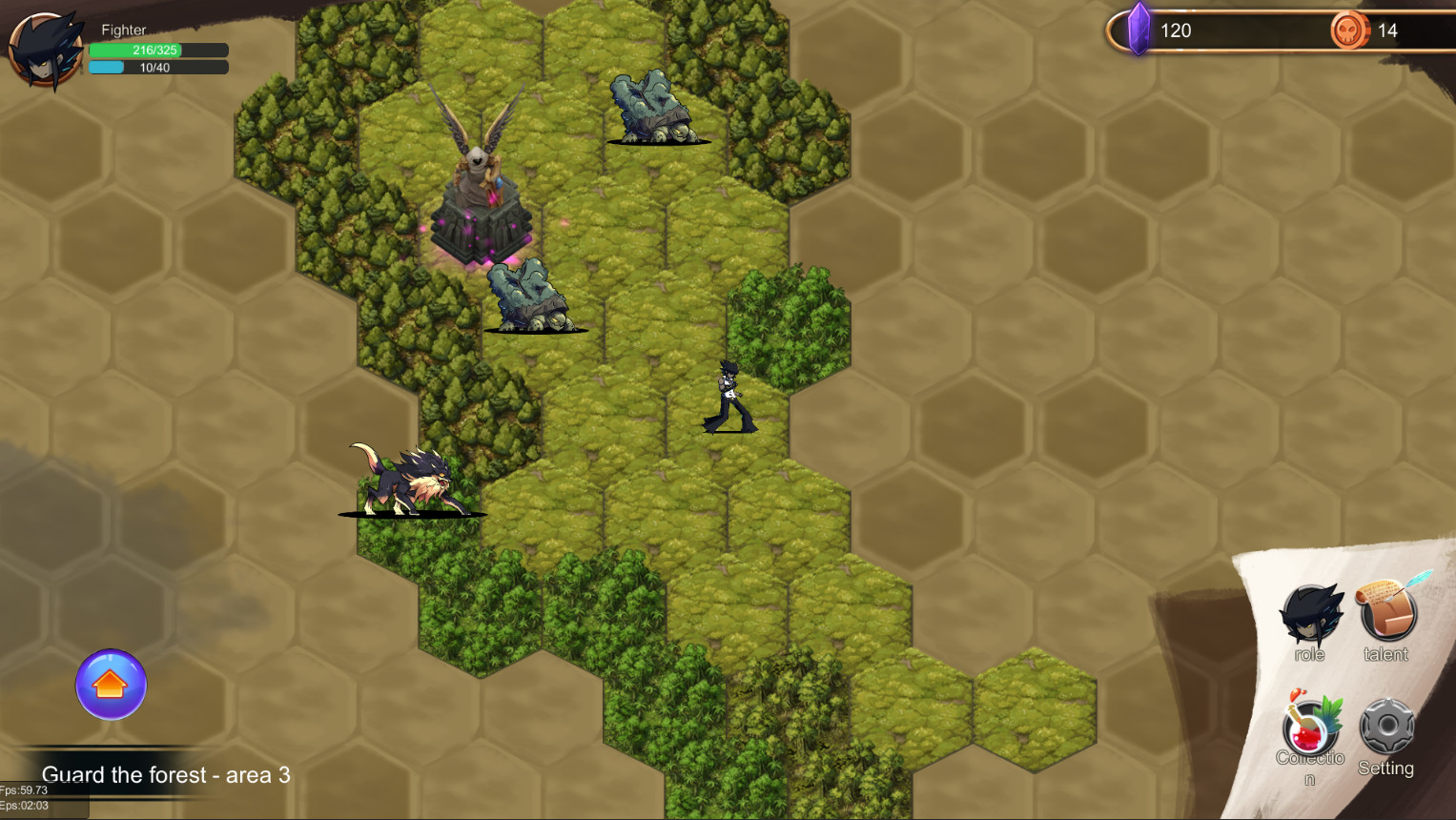Click the green HP bar showing 216/325
This screenshot has height=820, width=1456.
pos(158,49)
